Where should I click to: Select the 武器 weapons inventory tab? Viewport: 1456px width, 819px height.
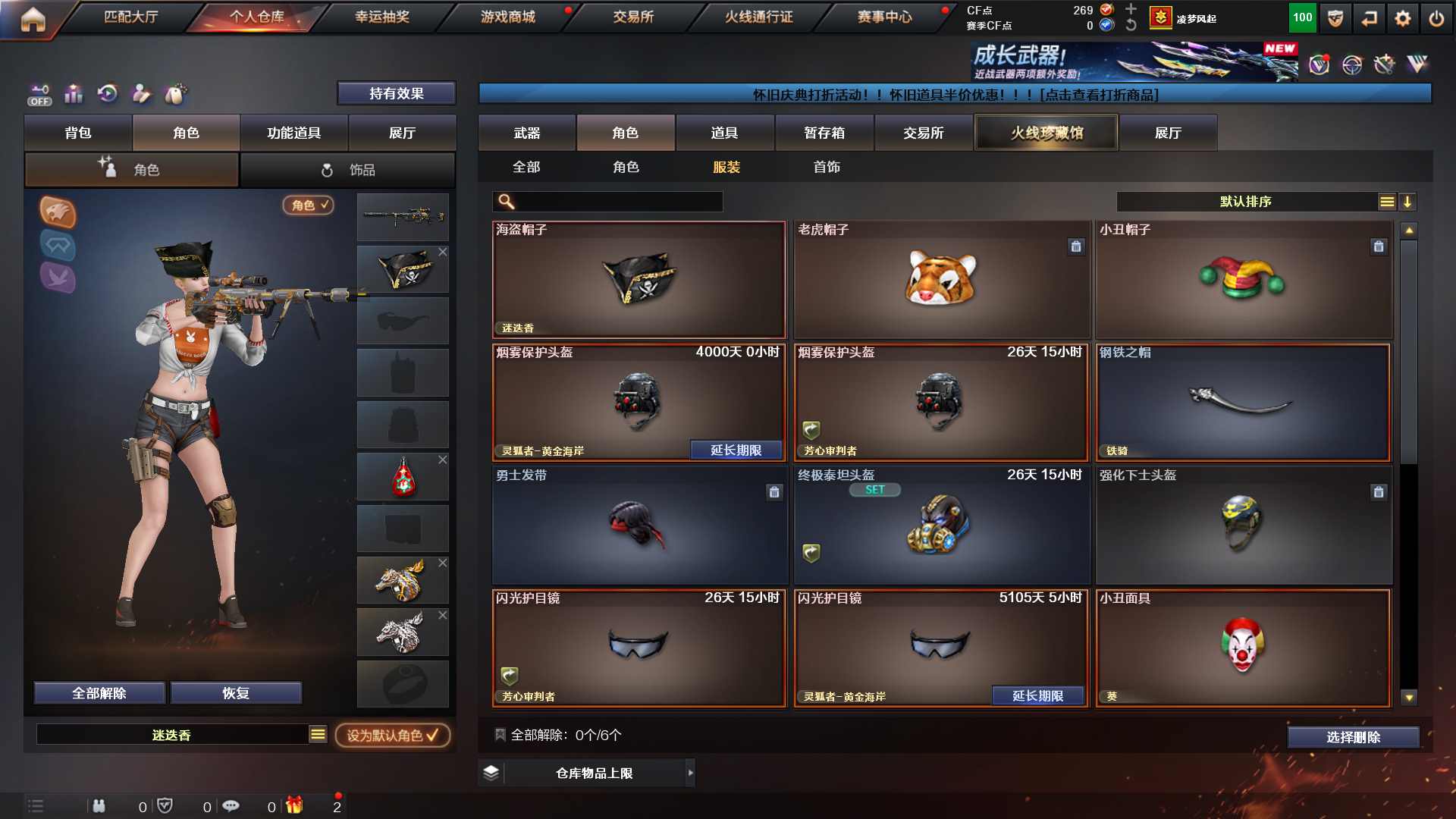click(x=526, y=133)
